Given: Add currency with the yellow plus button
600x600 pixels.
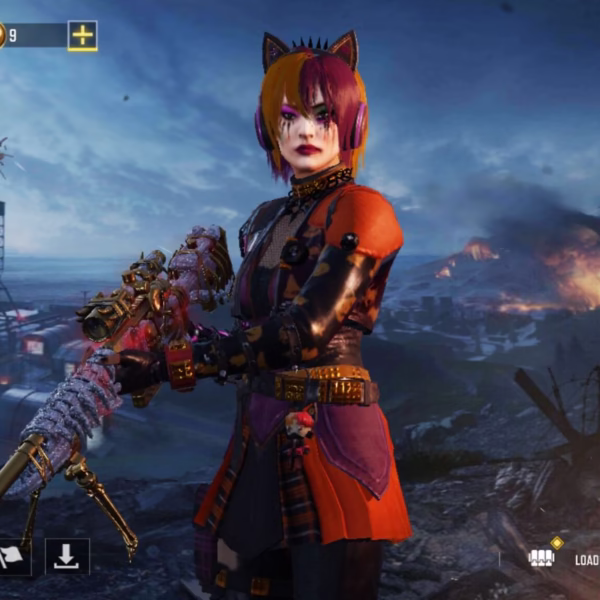Looking at the screenshot, I should coord(83,36).
